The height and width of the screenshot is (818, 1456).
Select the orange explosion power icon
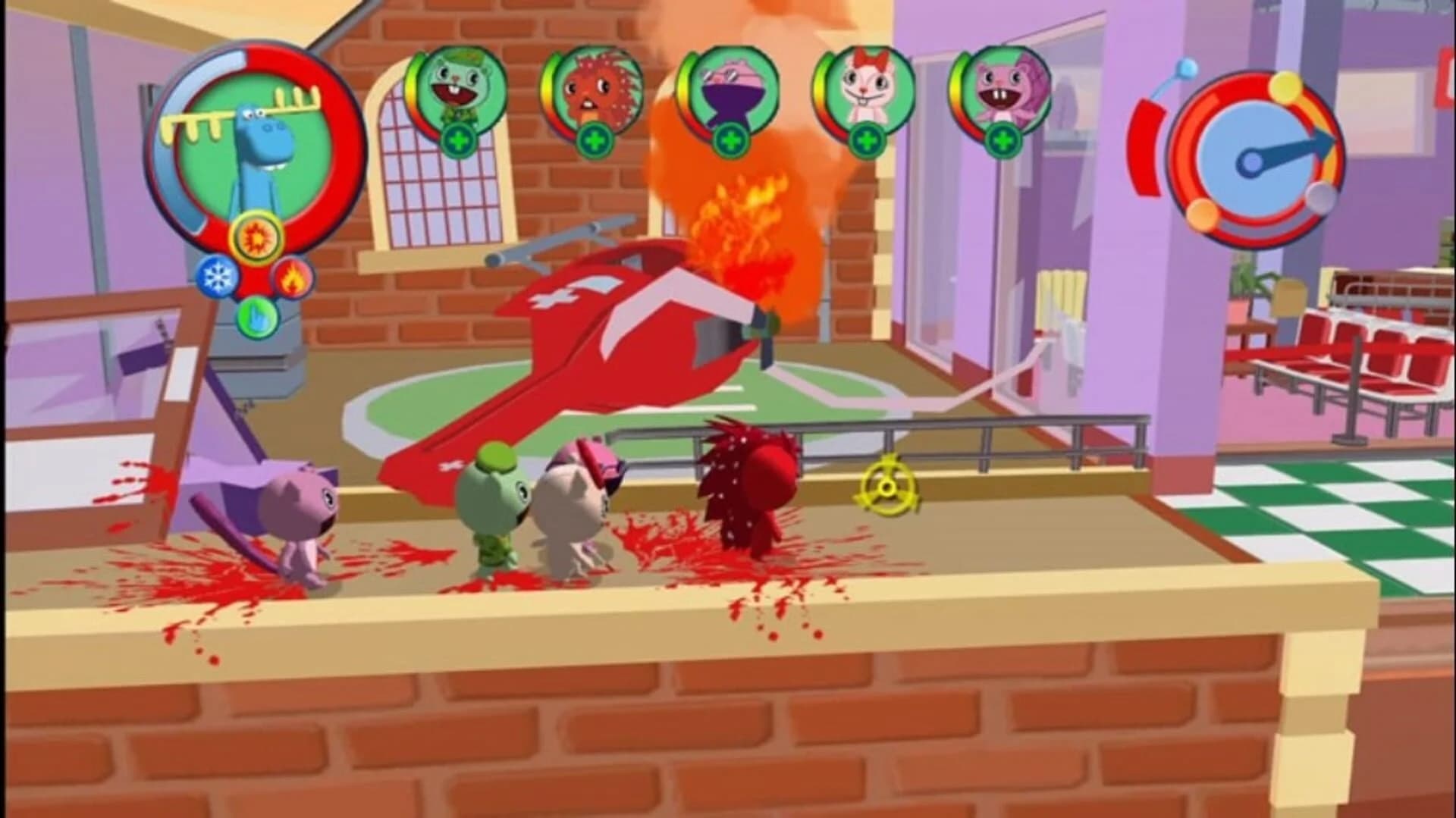point(256,236)
